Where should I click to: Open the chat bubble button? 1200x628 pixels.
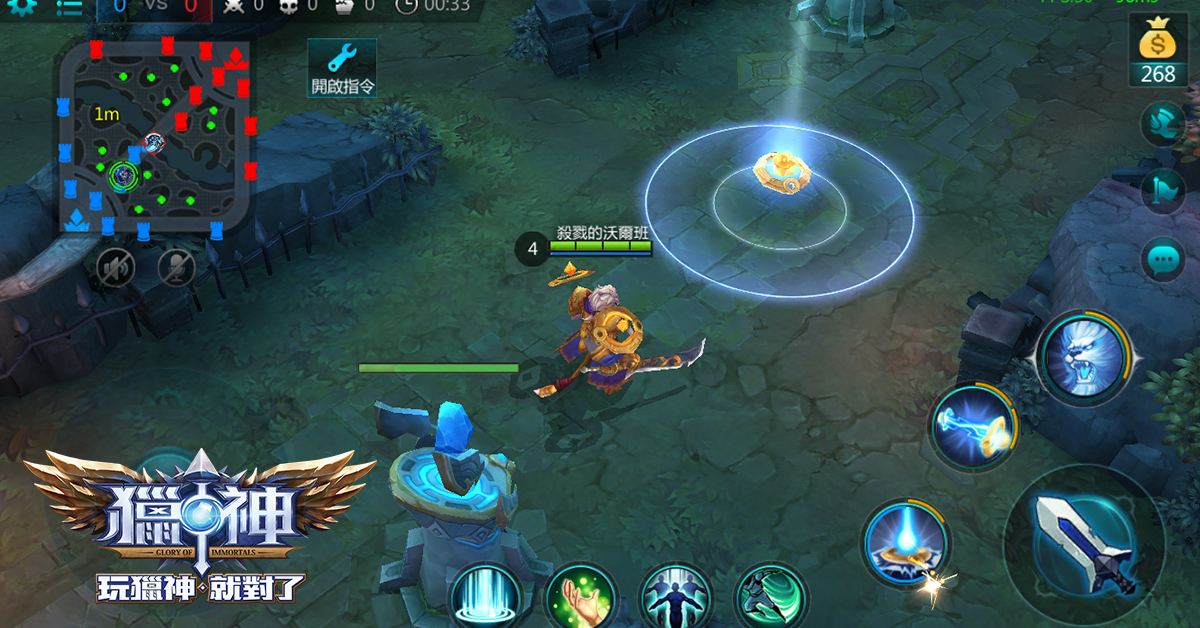(x=1163, y=261)
